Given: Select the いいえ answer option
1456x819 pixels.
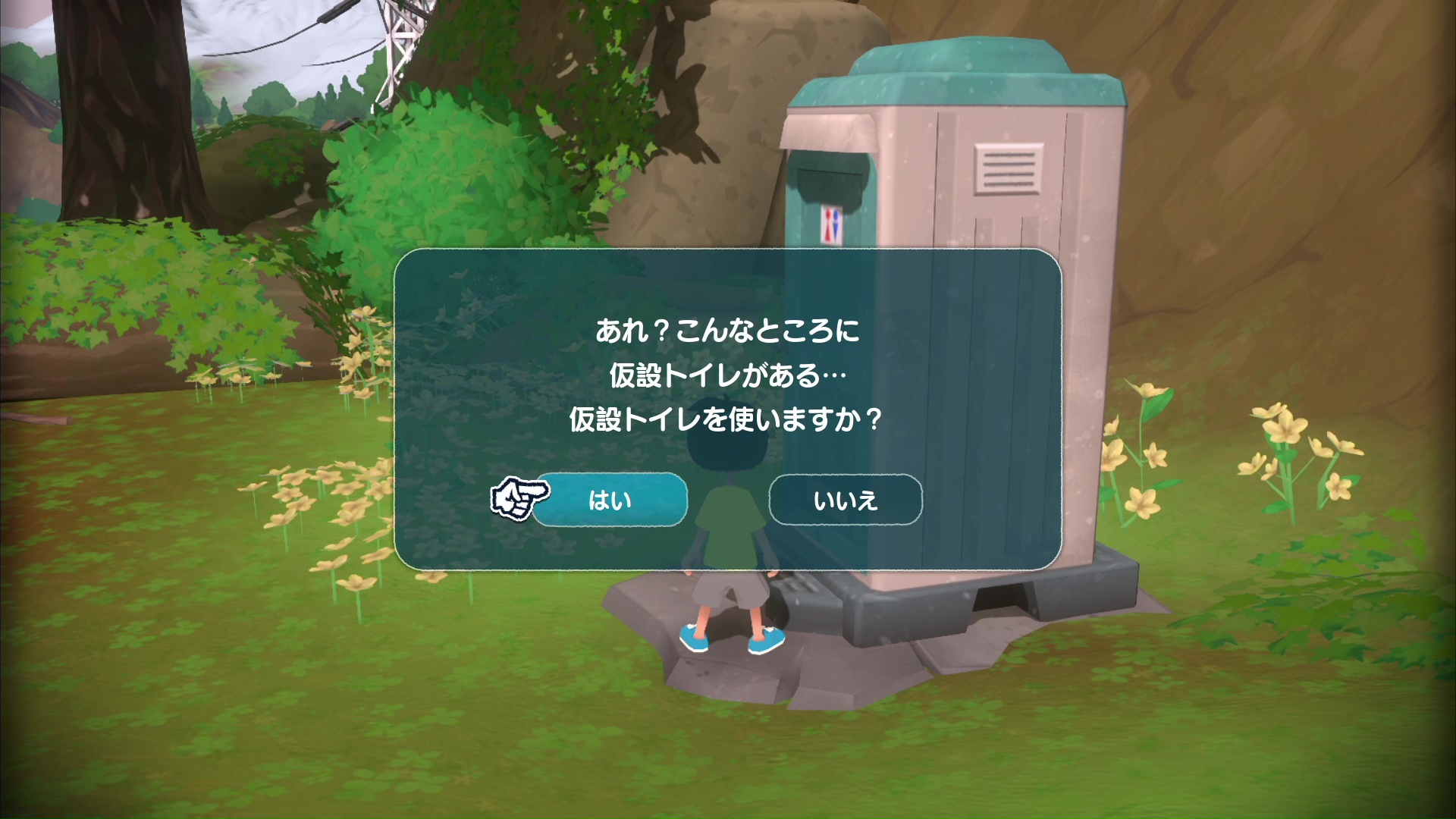Looking at the screenshot, I should tap(846, 499).
